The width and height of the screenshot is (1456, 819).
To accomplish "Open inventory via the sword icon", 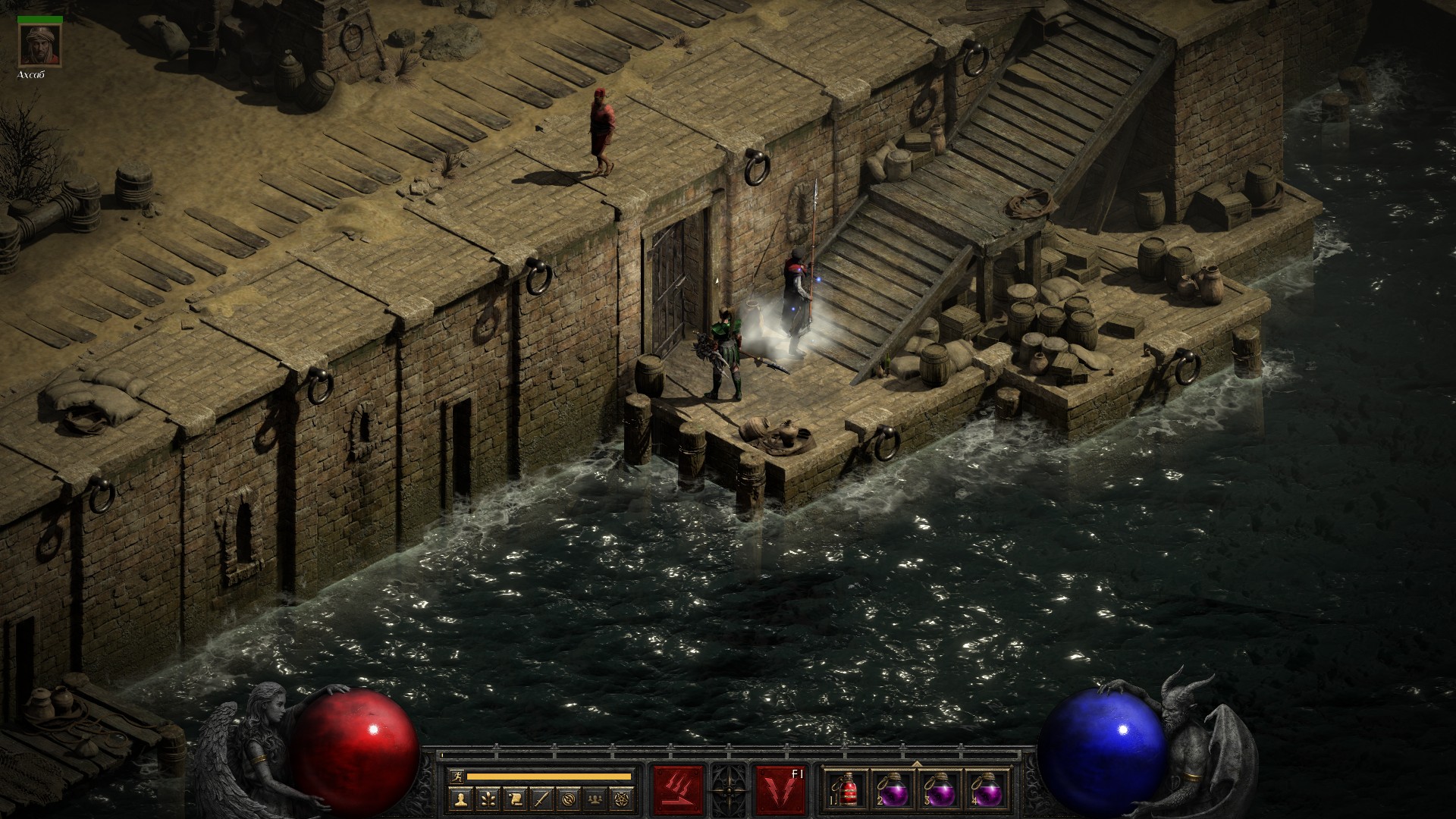I will 541,798.
